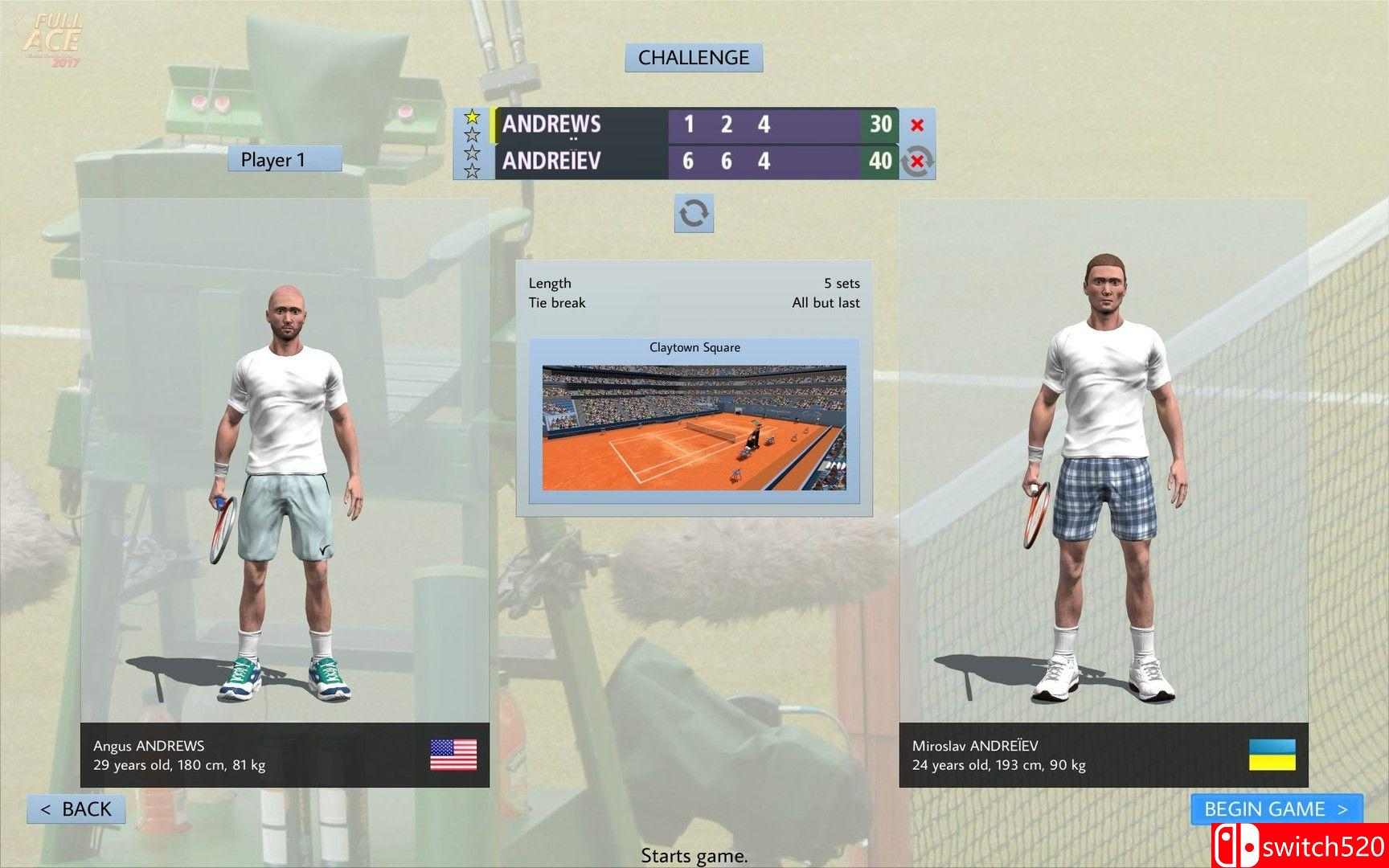This screenshot has height=868, width=1389.
Task: Select the Challenge heading button
Action: coord(694,58)
